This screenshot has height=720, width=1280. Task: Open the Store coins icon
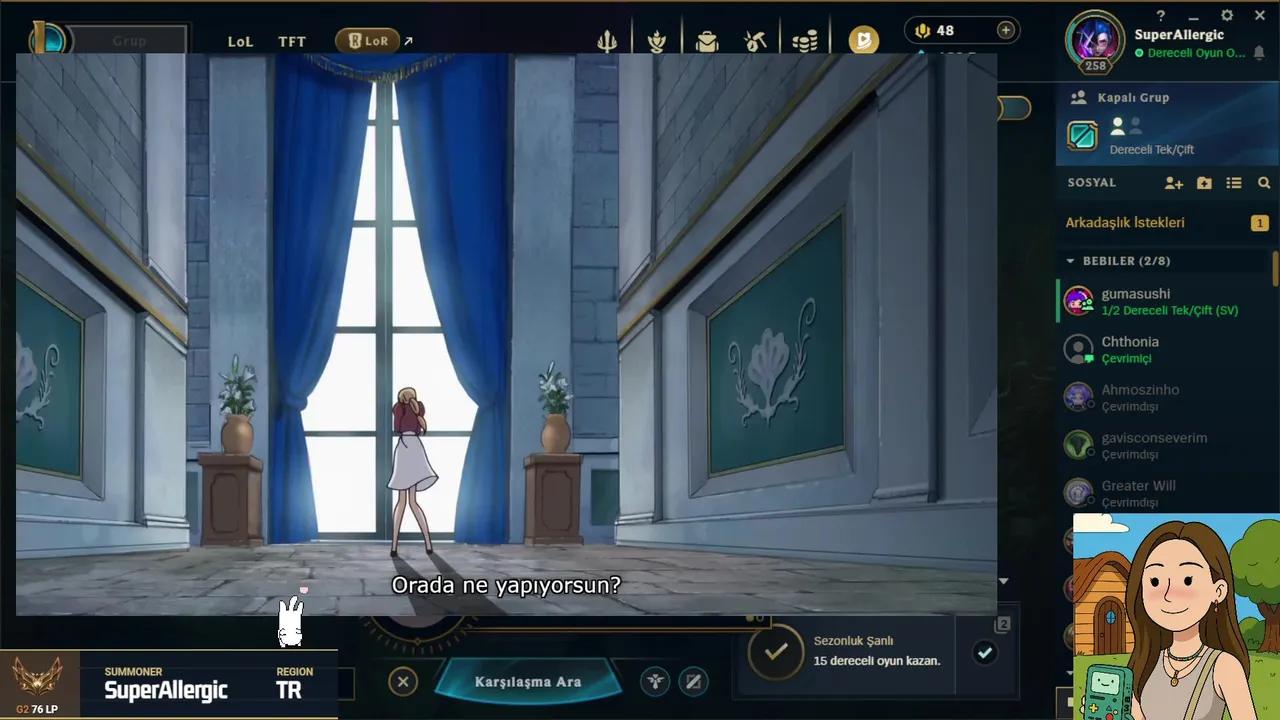[x=805, y=40]
